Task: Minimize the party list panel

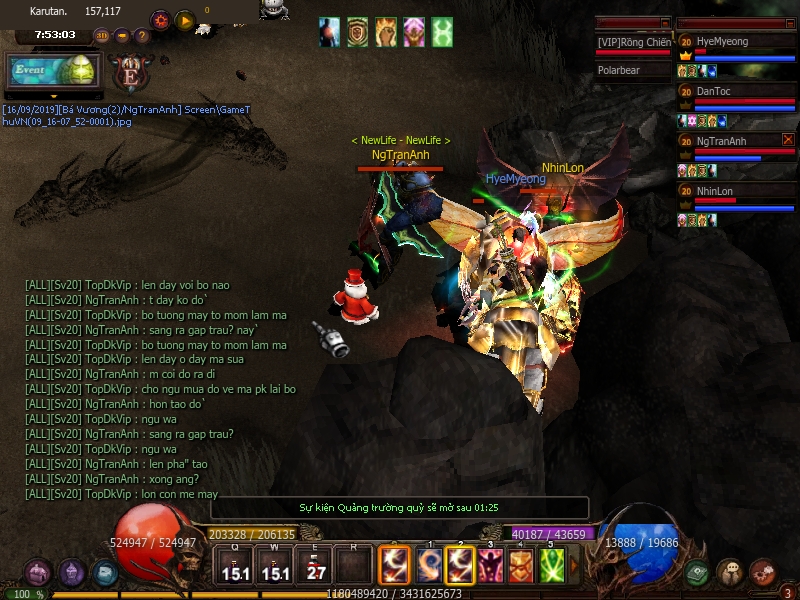Action: coord(788,22)
